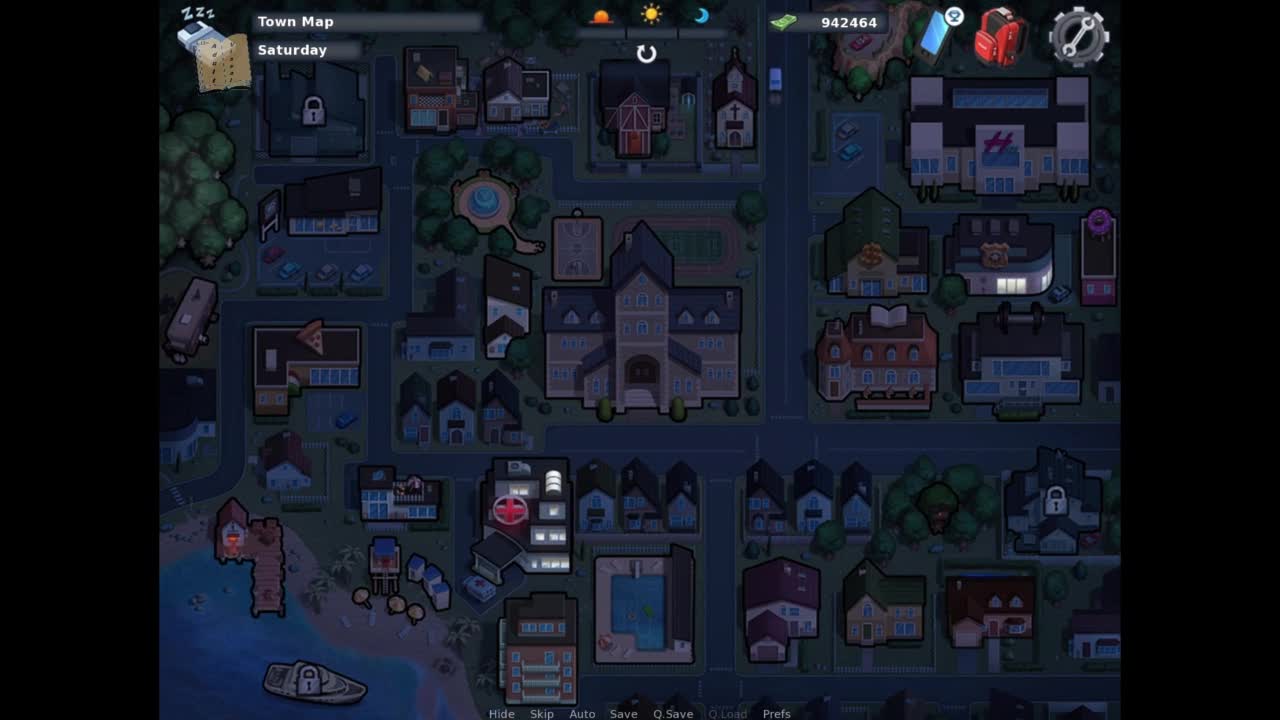Go to the large school building
1280x720 pixels.
pos(642,330)
